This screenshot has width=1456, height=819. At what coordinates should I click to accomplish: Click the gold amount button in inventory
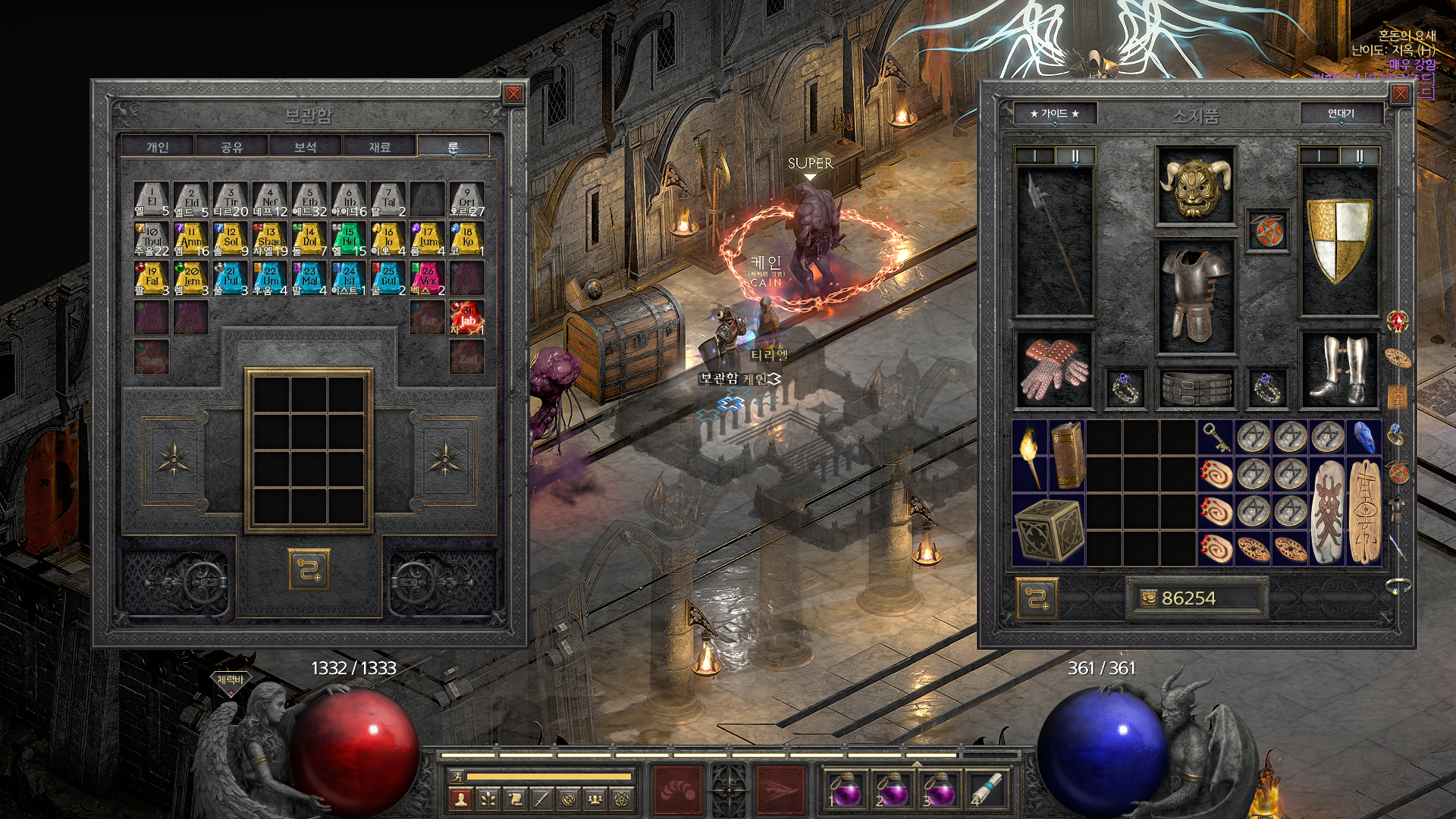point(1196,598)
